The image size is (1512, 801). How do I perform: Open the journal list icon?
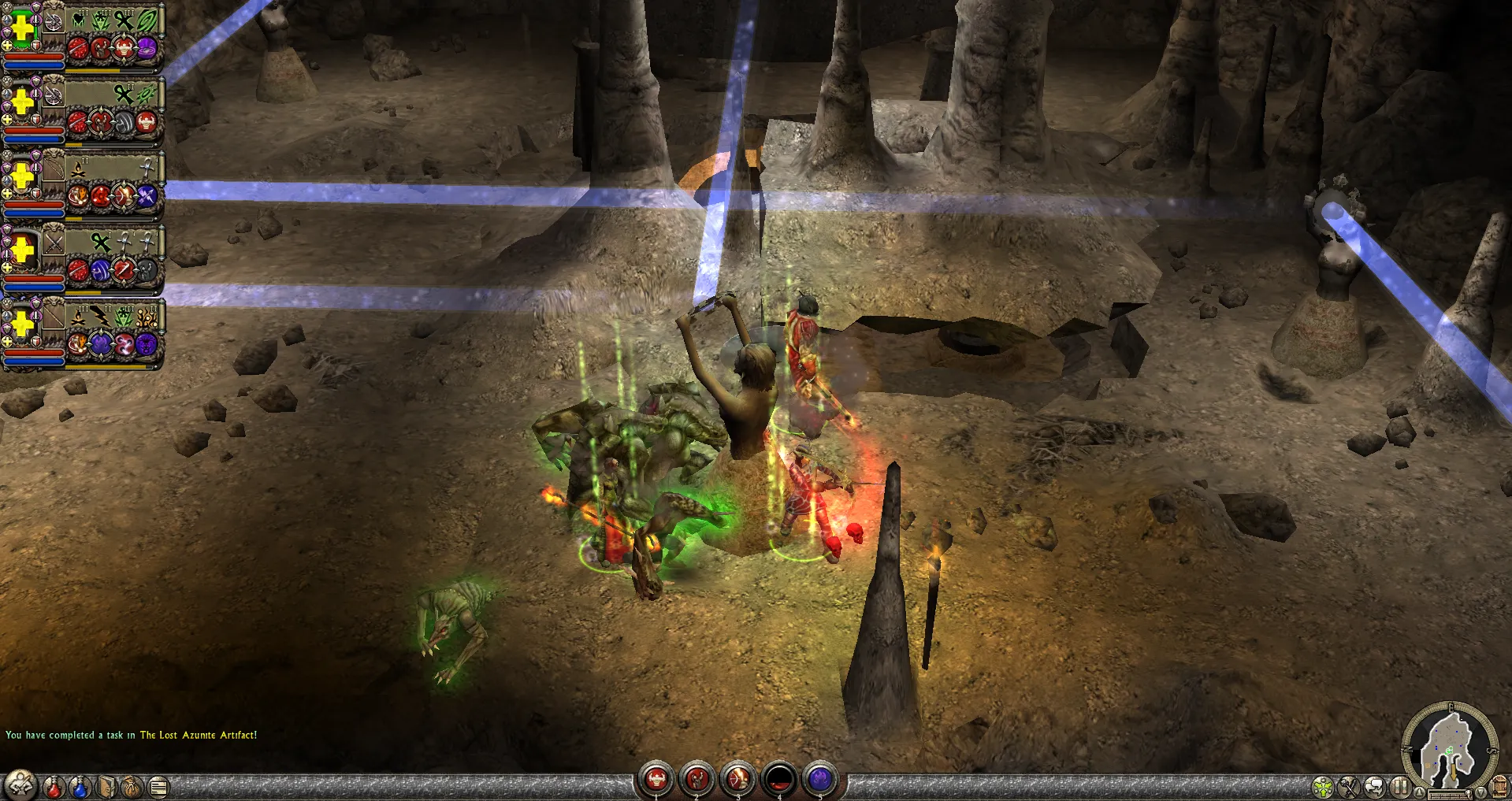click(158, 786)
